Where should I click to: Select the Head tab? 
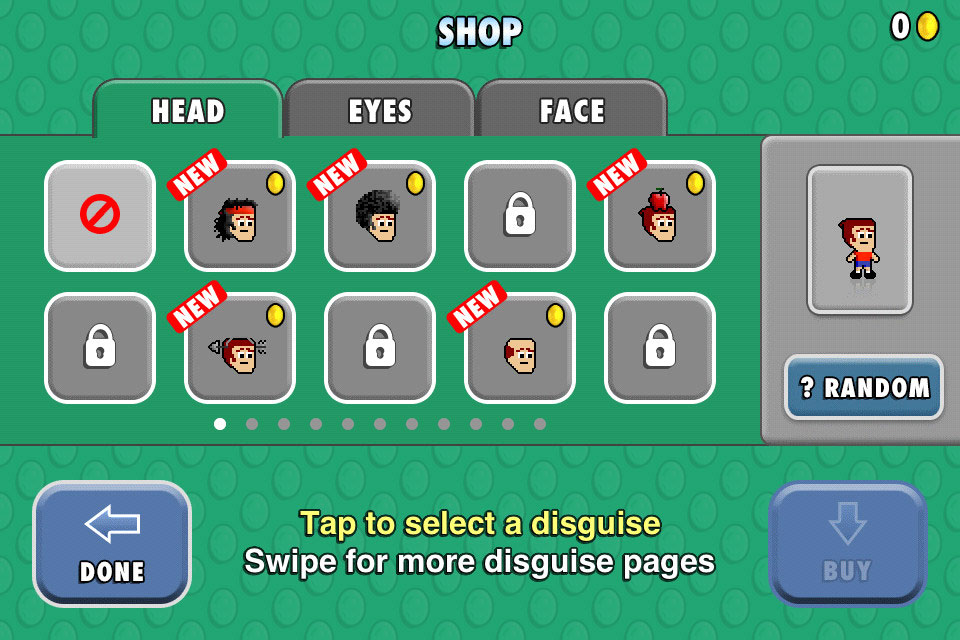[188, 110]
